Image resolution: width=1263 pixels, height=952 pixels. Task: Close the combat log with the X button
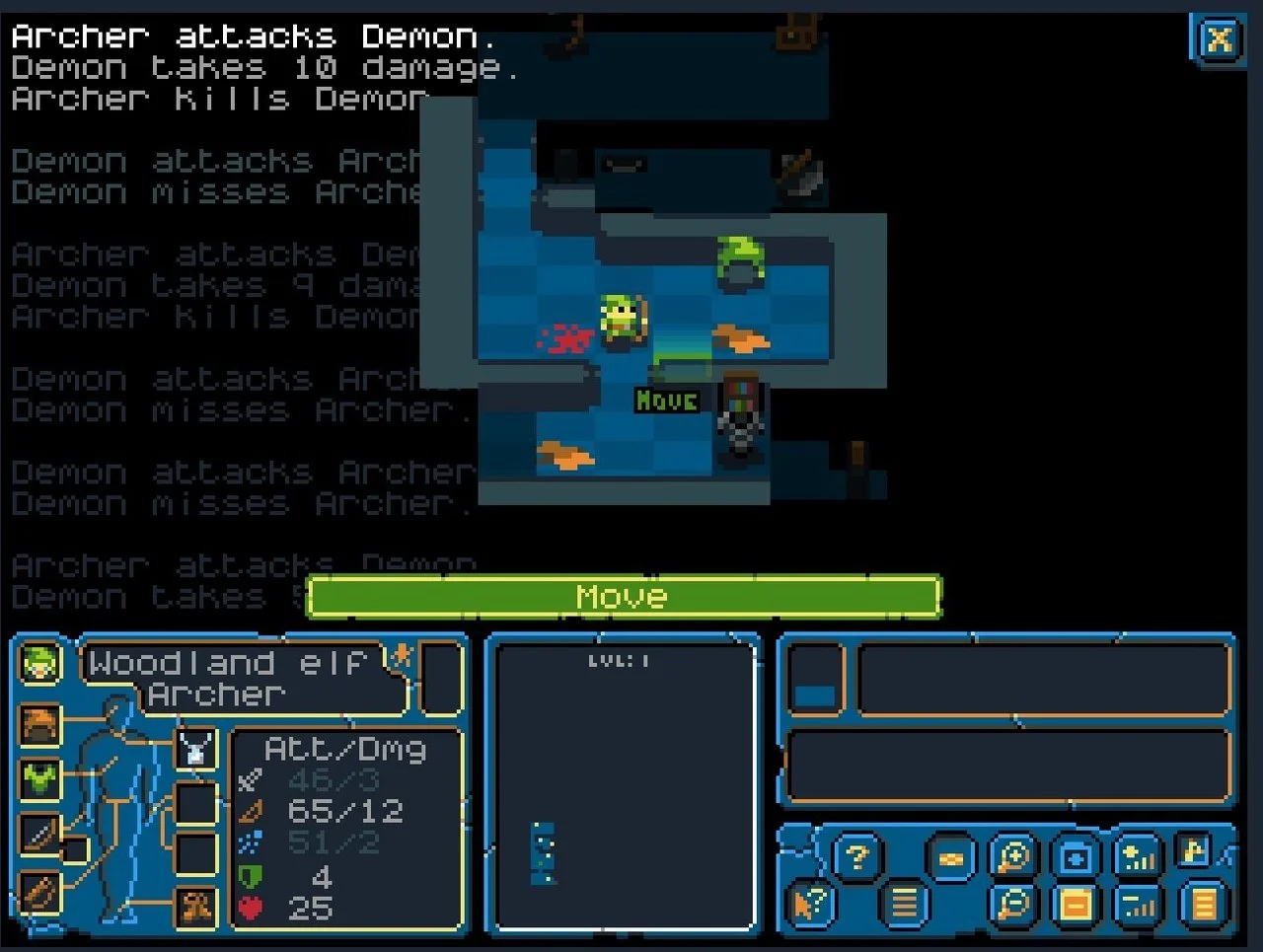(x=1219, y=40)
